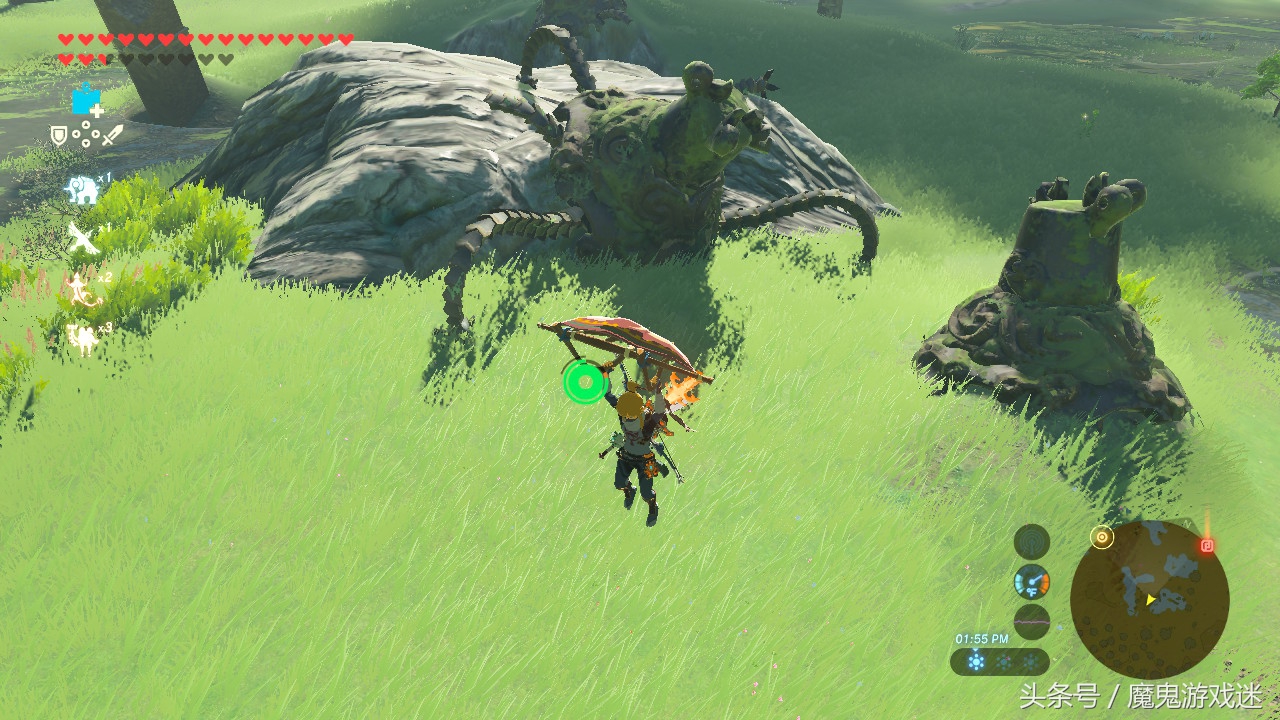
Task: Activate the elephant Mipha's Grace ability
Action: [x=82, y=188]
